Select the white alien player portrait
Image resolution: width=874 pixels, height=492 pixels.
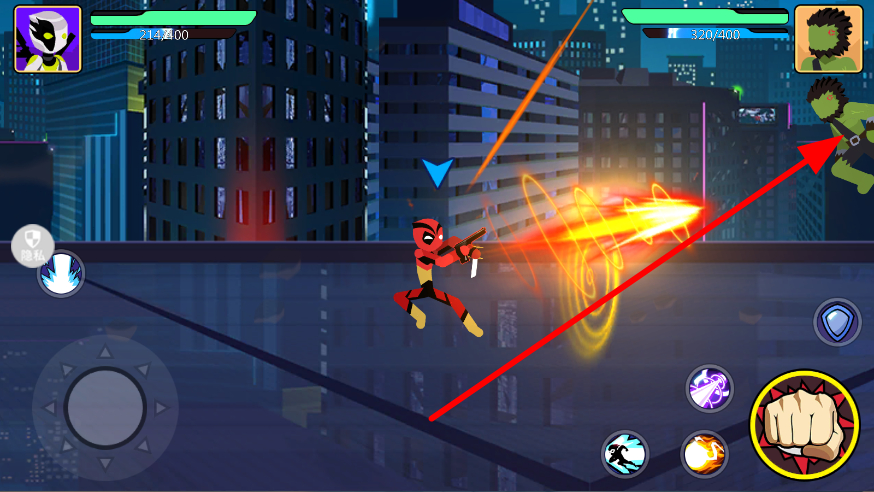click(x=47, y=39)
